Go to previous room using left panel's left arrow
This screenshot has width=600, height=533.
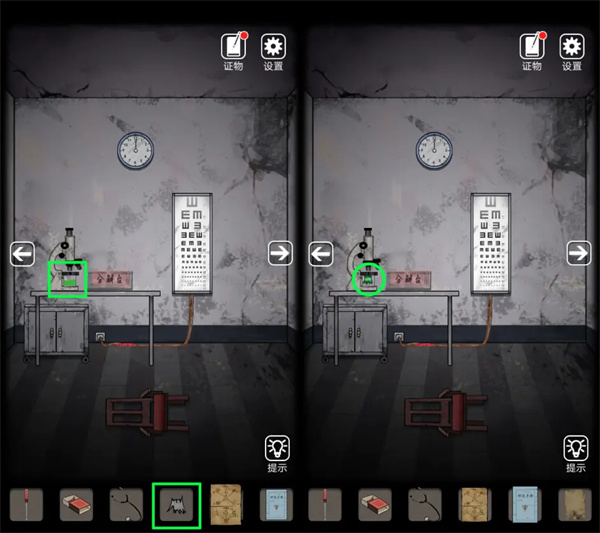22,254
